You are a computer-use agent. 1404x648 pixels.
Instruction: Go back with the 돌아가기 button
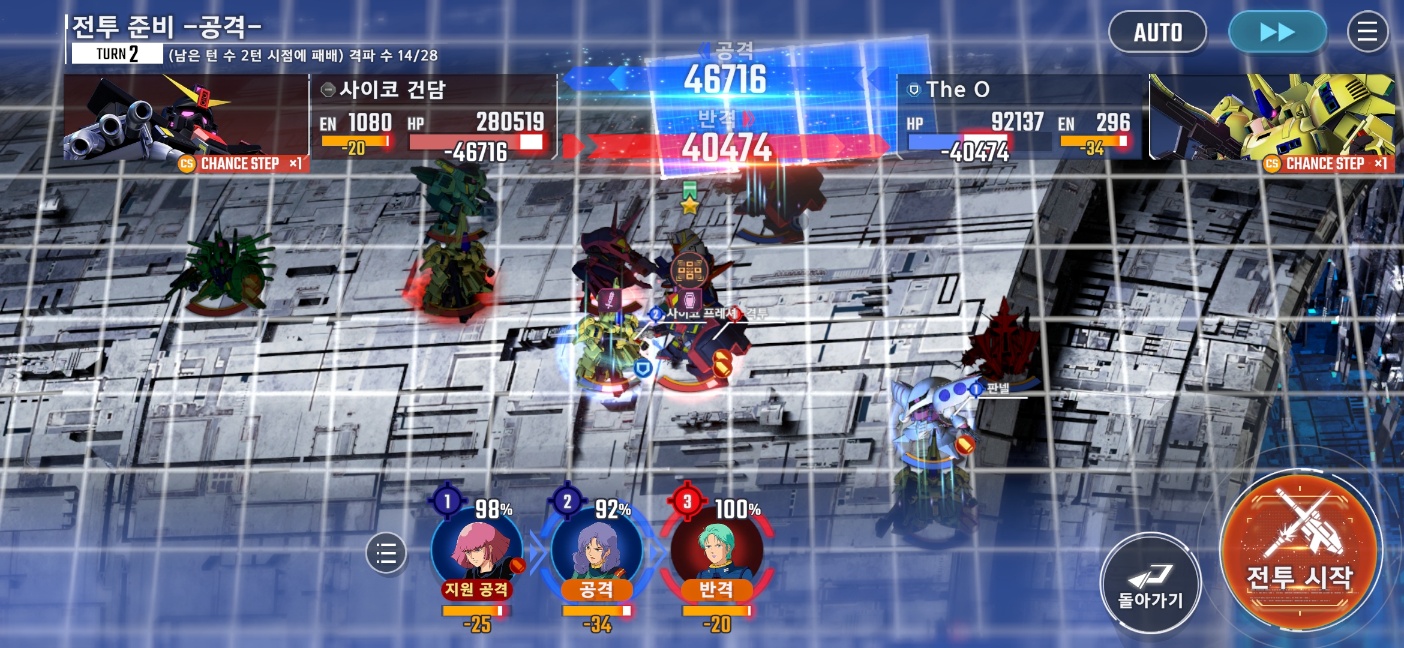1150,583
